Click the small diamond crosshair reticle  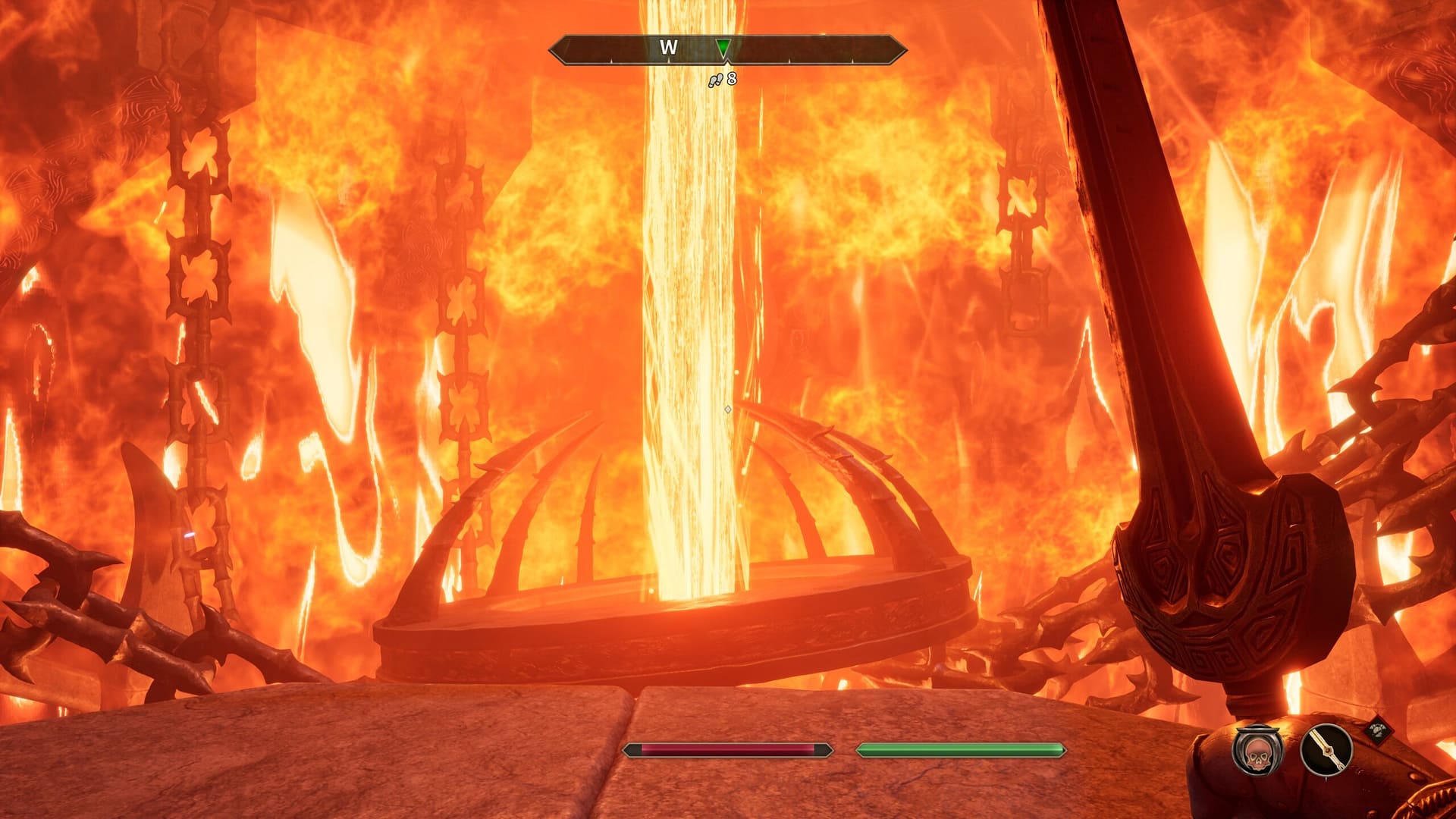point(727,409)
